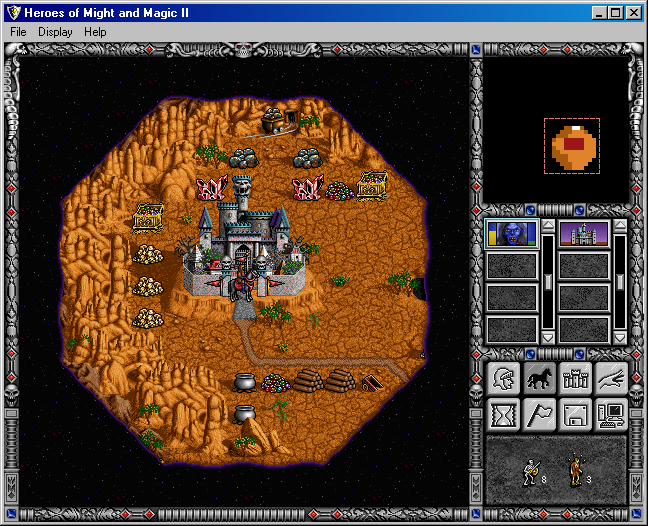648x526 pixels.
Task: Click hero list scroll up arrow
Action: [548, 226]
